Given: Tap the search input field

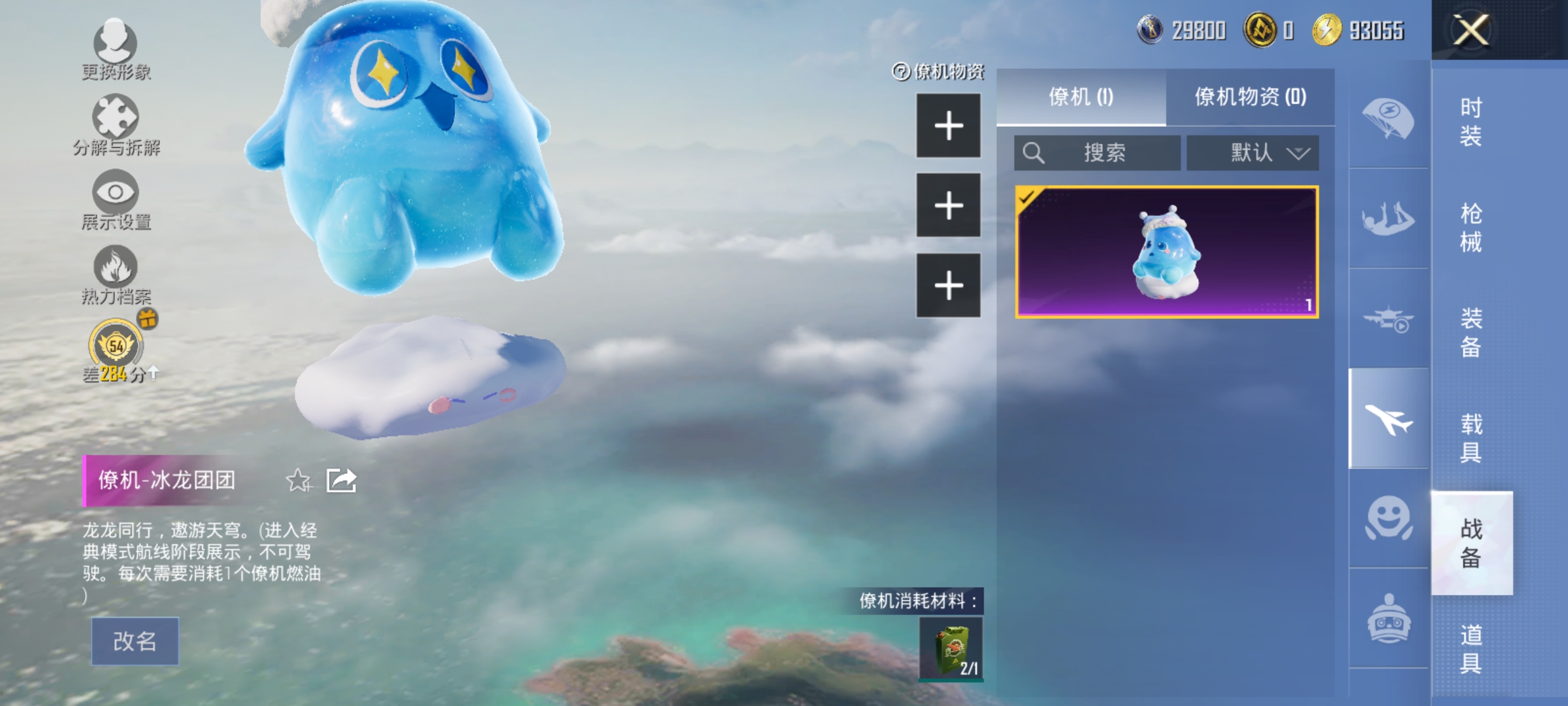Looking at the screenshot, I should pyautogui.click(x=1098, y=152).
